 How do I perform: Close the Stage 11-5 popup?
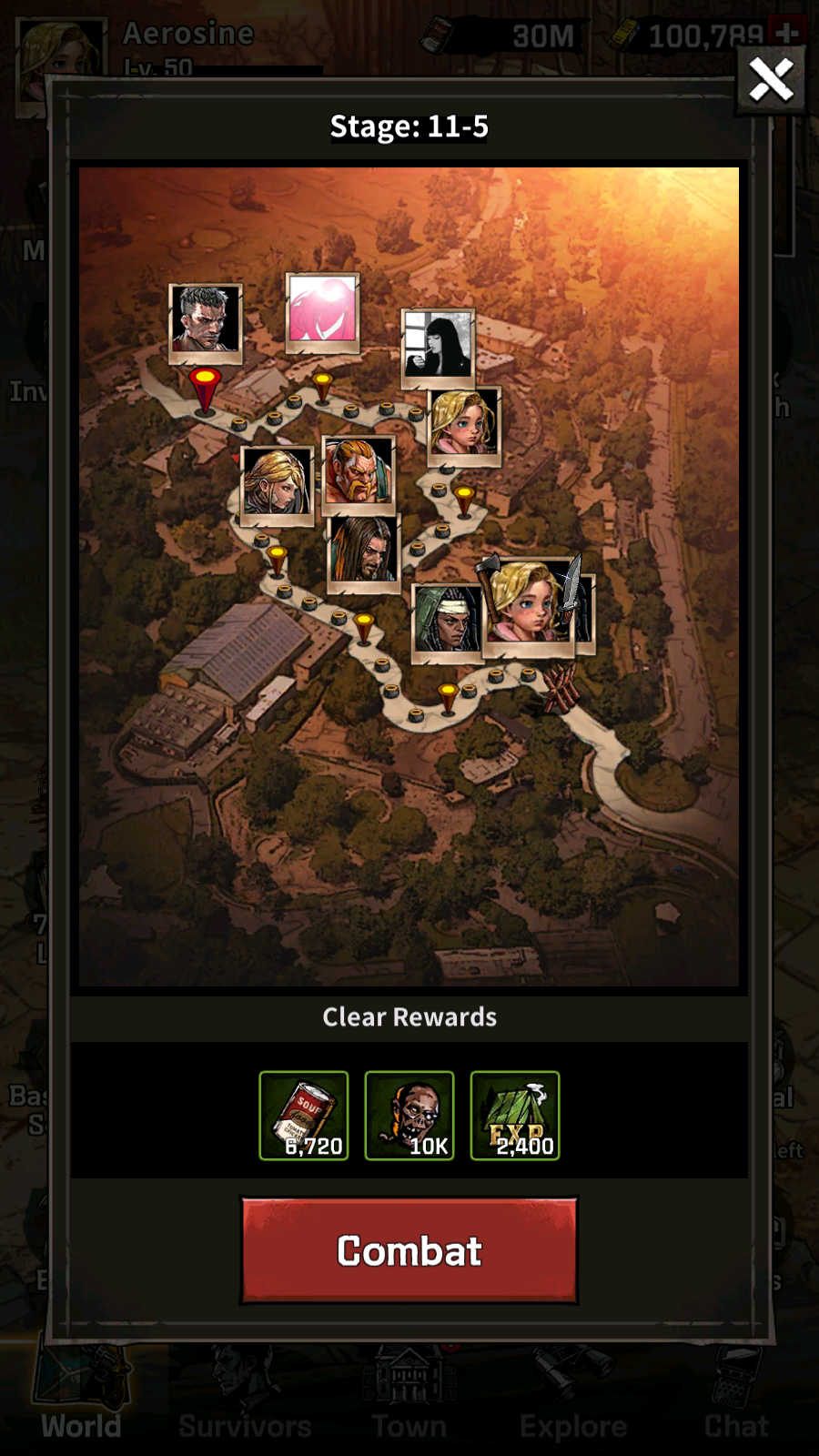[770, 80]
